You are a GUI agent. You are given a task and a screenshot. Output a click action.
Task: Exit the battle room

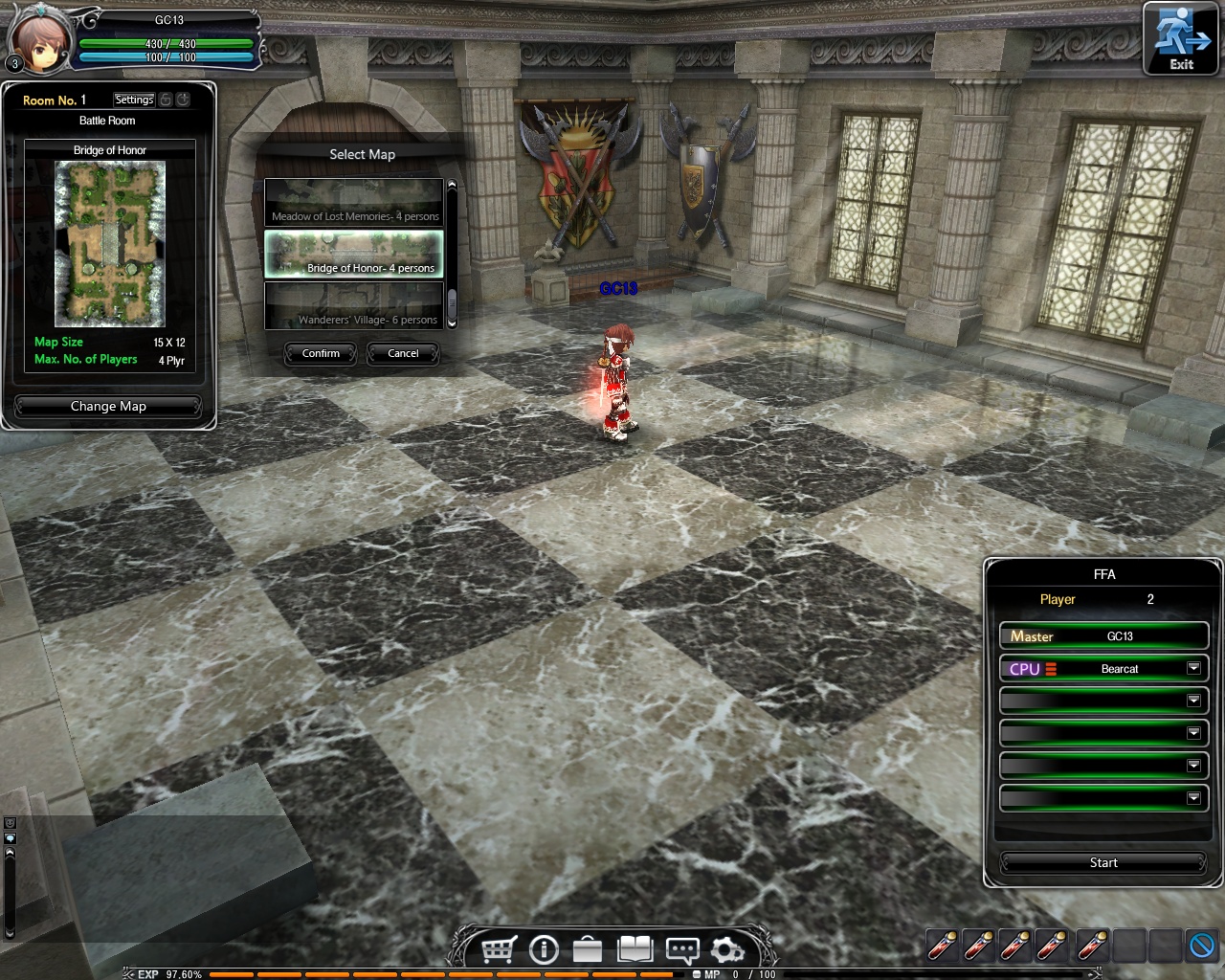tap(1182, 40)
